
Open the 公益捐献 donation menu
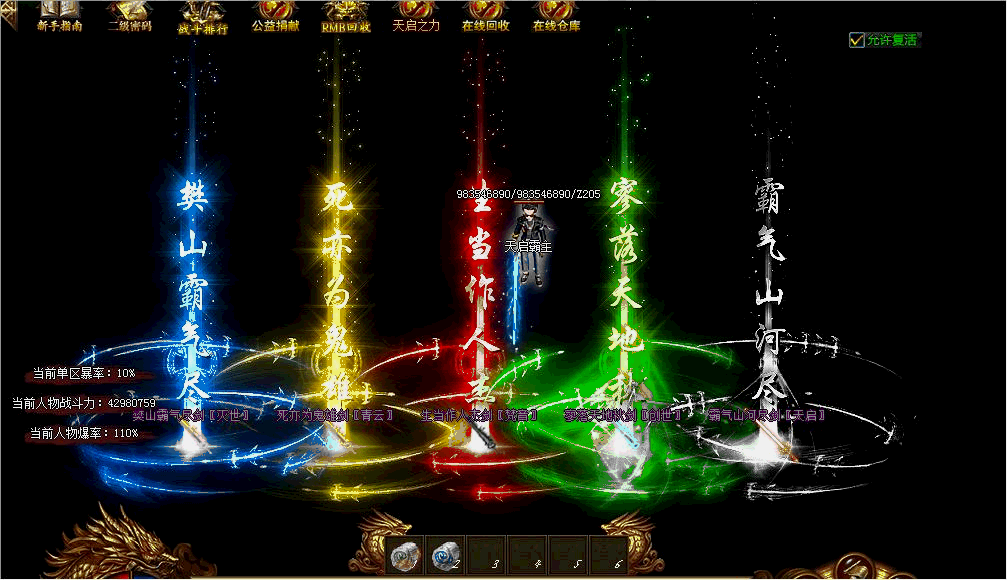(275, 16)
